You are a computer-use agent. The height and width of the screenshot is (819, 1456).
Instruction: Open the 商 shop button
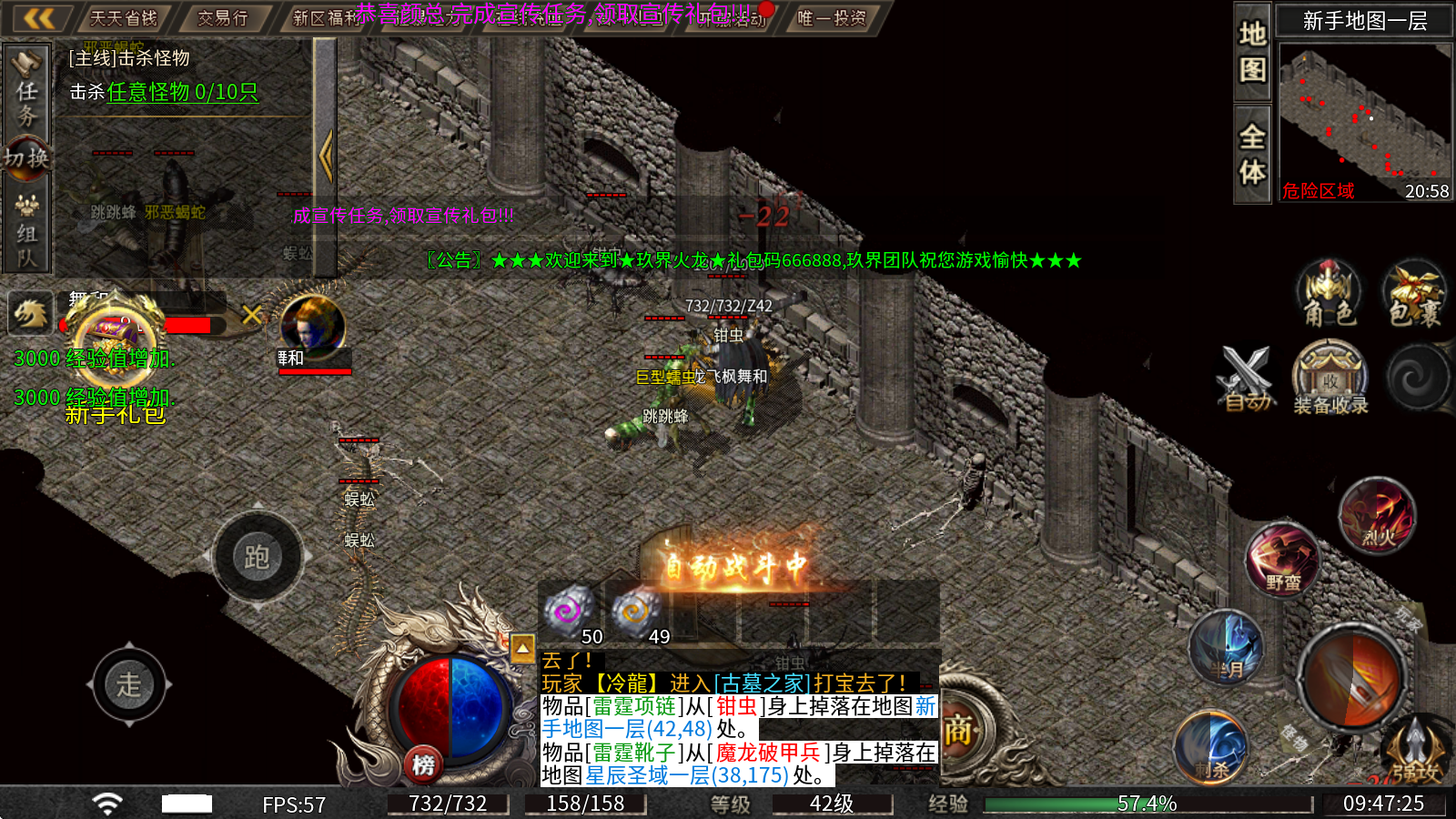[958, 730]
